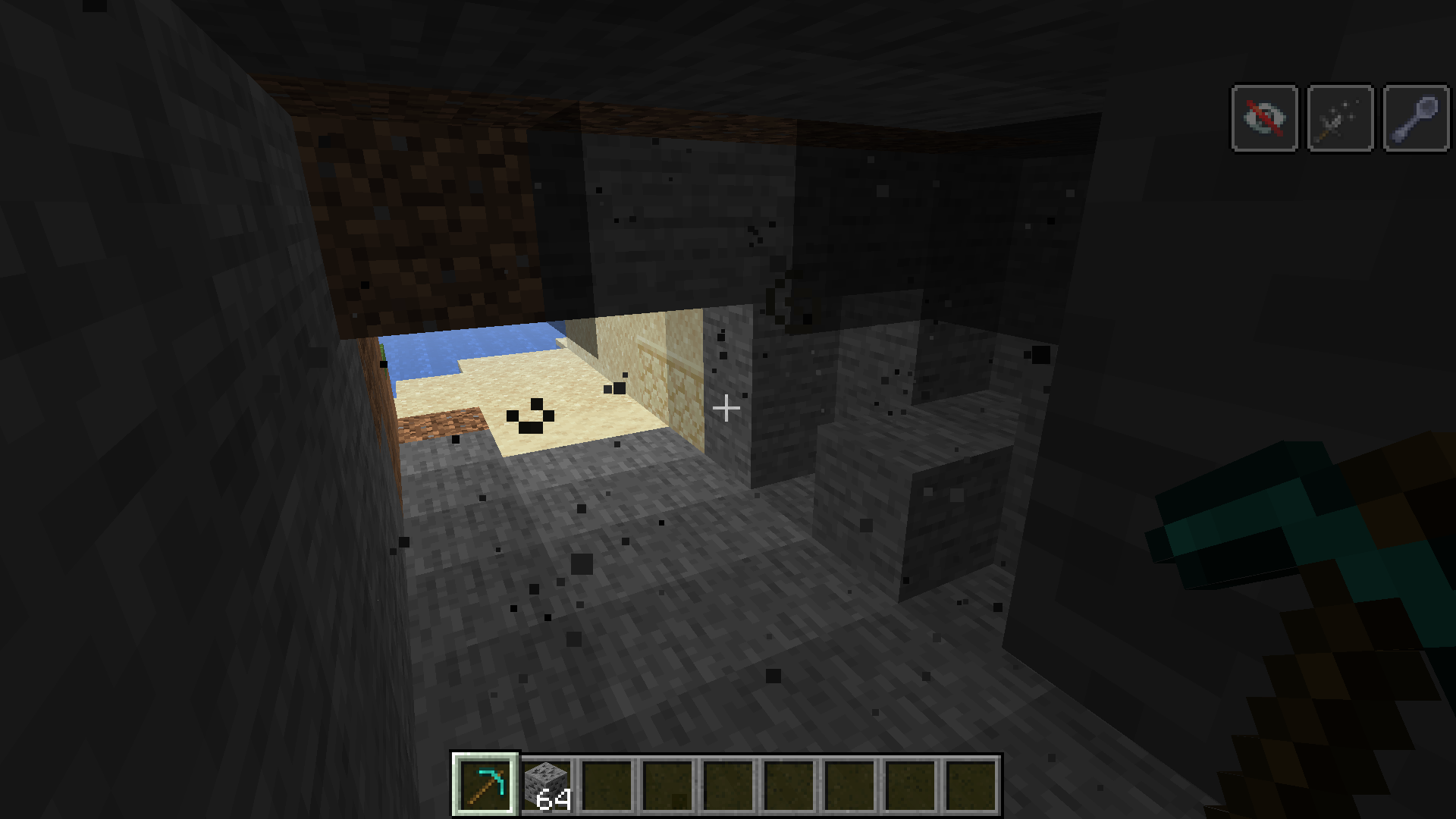This screenshot has width=1456, height=819.
Task: Select the diamond pickaxe in the hotbar
Action: (x=486, y=784)
